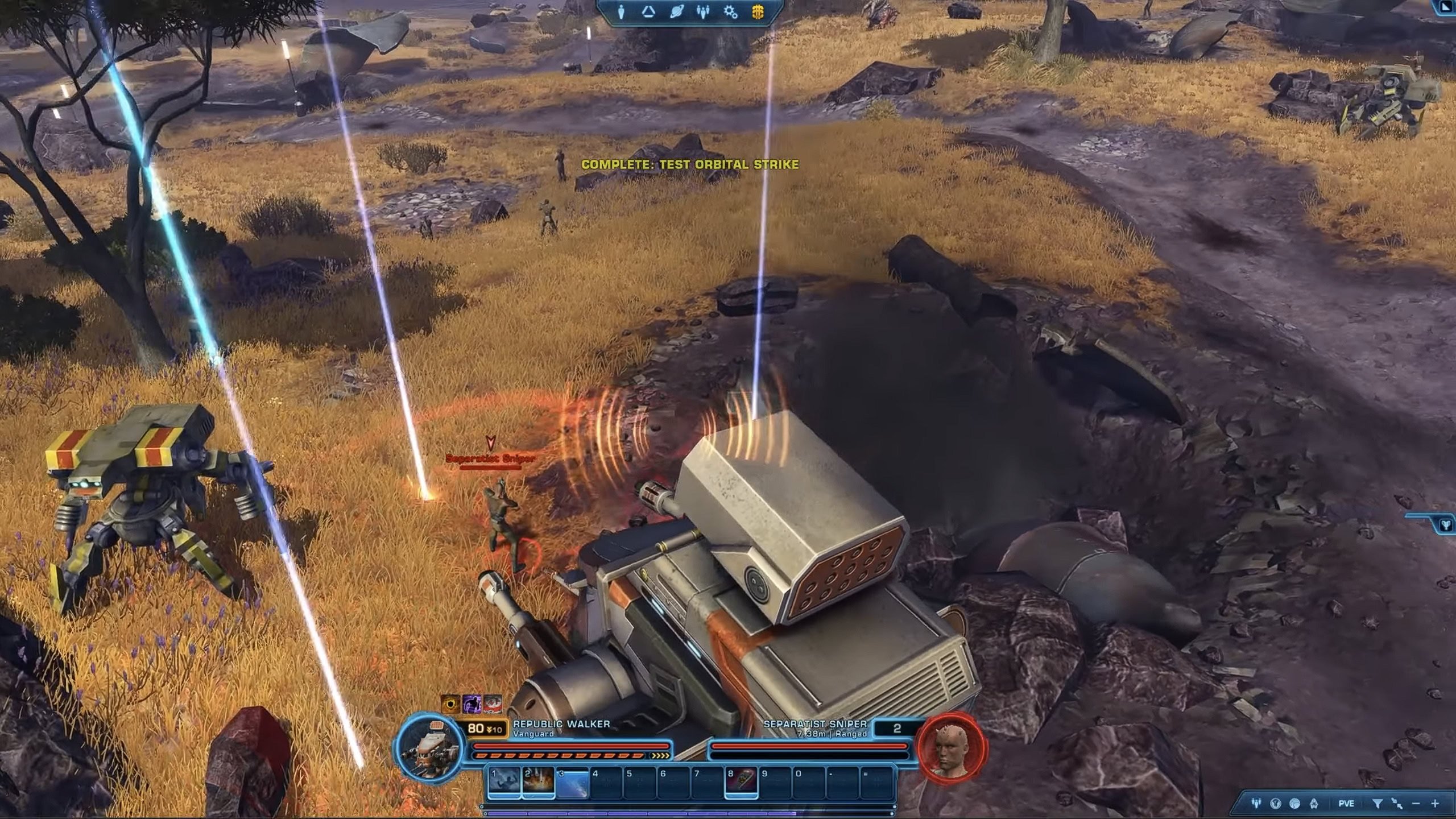Select the Republic Walker player portrait

coord(431,746)
